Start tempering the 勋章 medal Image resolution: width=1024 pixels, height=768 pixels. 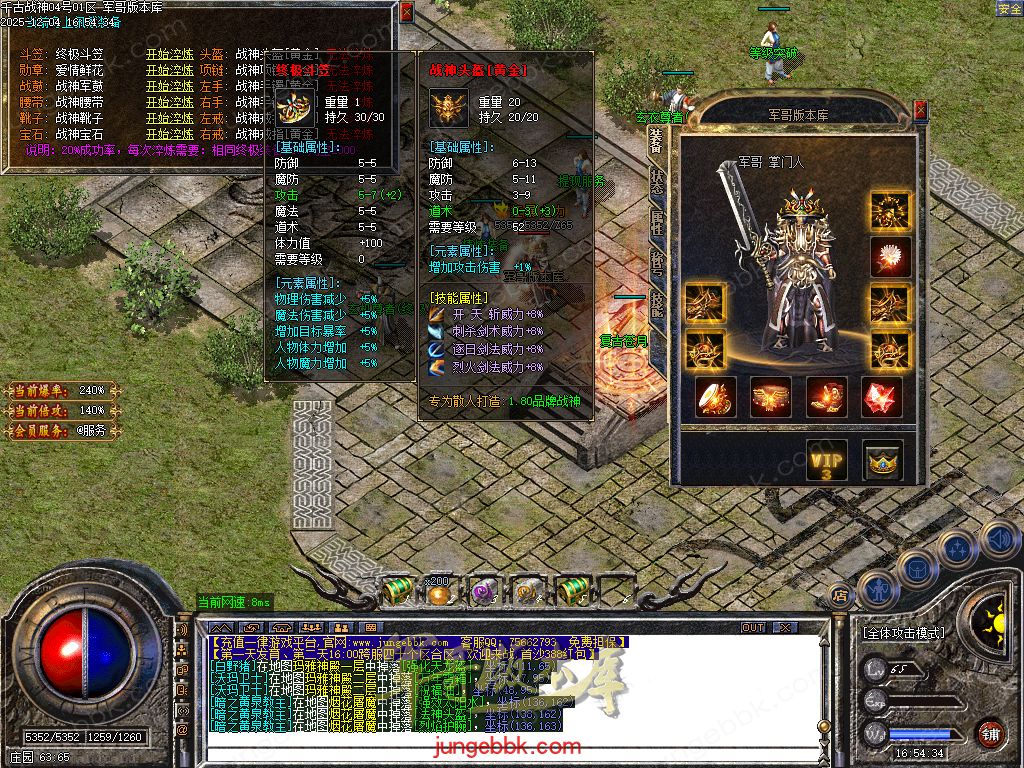[x=170, y=71]
